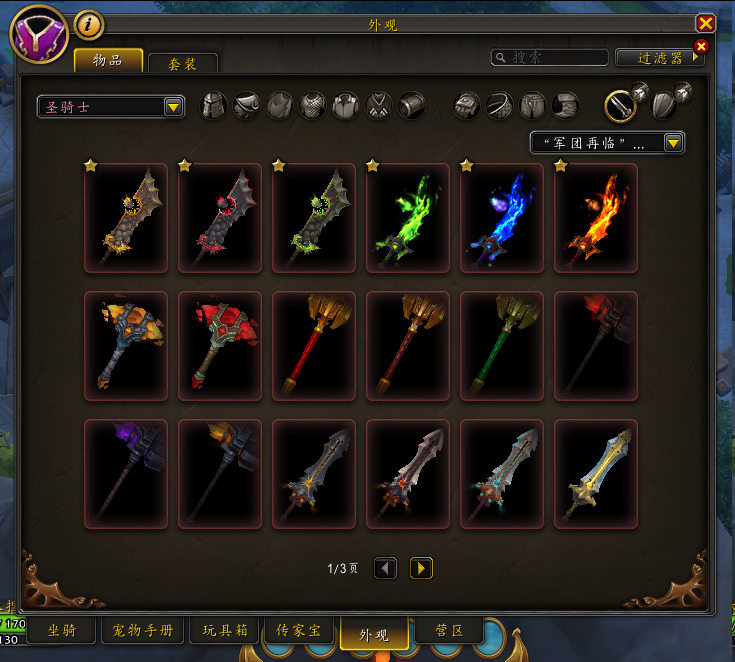Switch to the 套装 sets tab
Screen dimensions: 735x662
point(182,63)
